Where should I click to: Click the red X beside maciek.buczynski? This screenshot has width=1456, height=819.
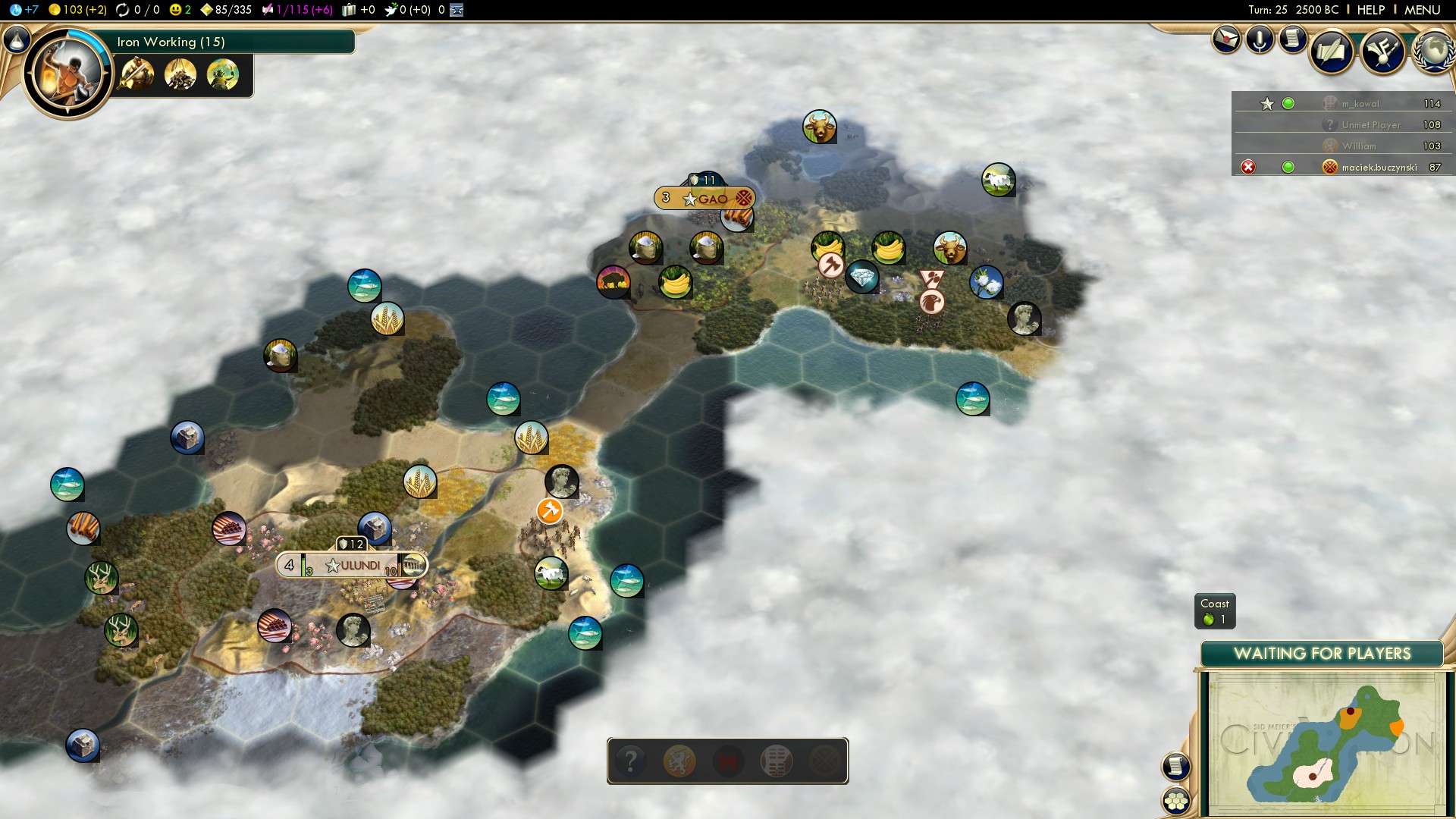(x=1247, y=167)
